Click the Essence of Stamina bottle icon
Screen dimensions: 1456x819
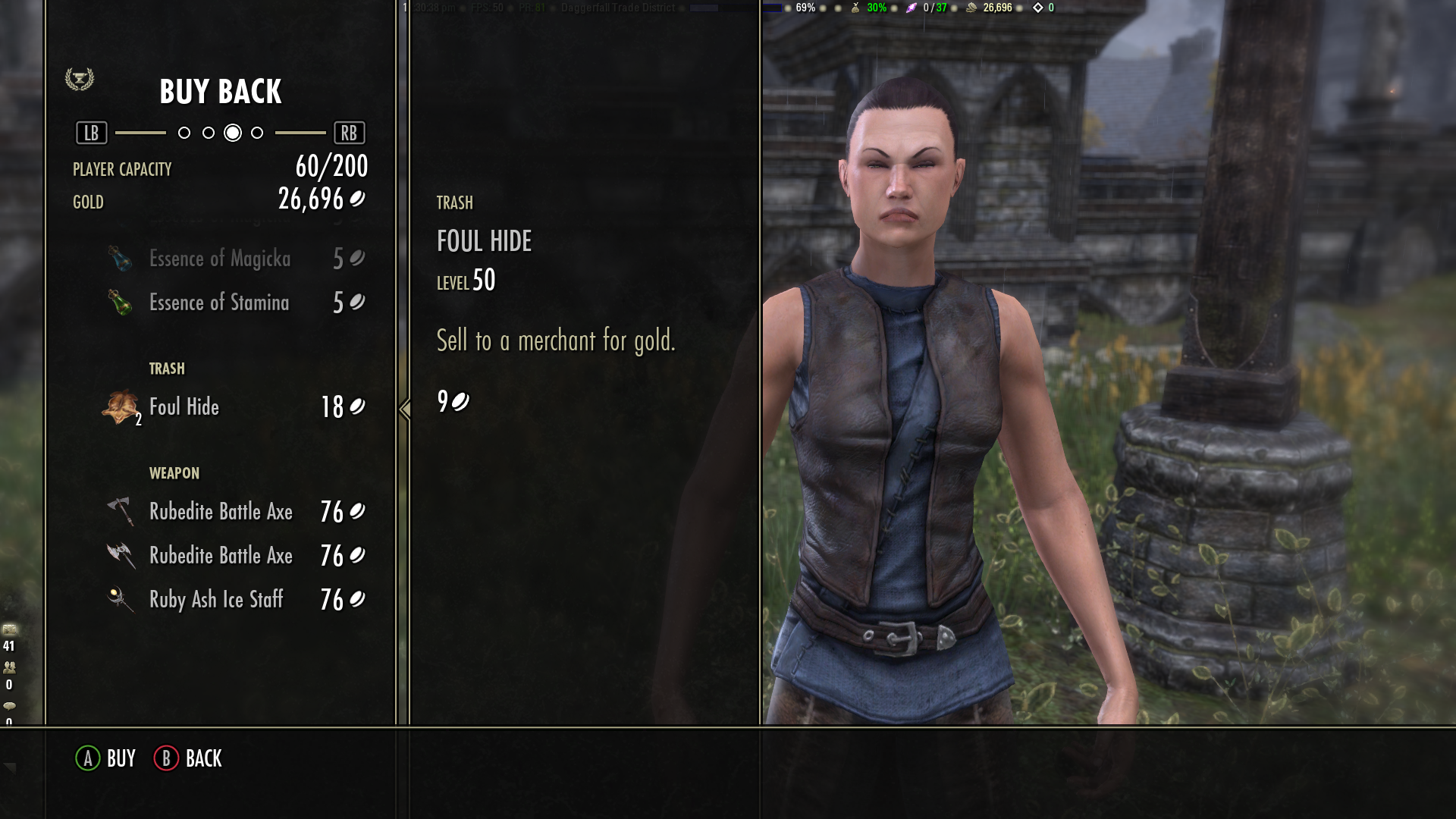121,303
